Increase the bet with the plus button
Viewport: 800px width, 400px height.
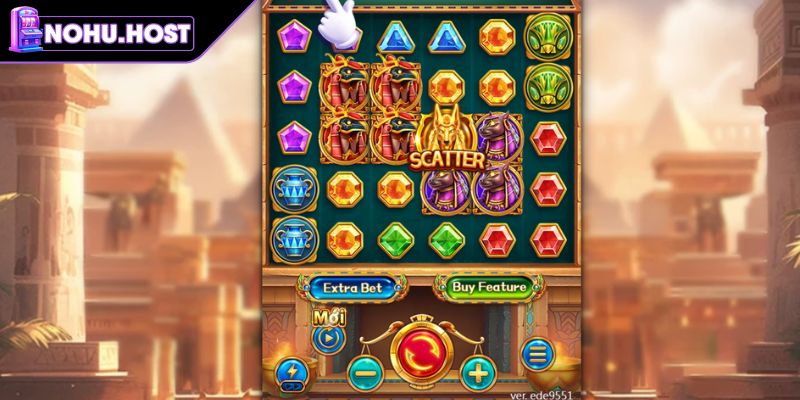tap(478, 373)
